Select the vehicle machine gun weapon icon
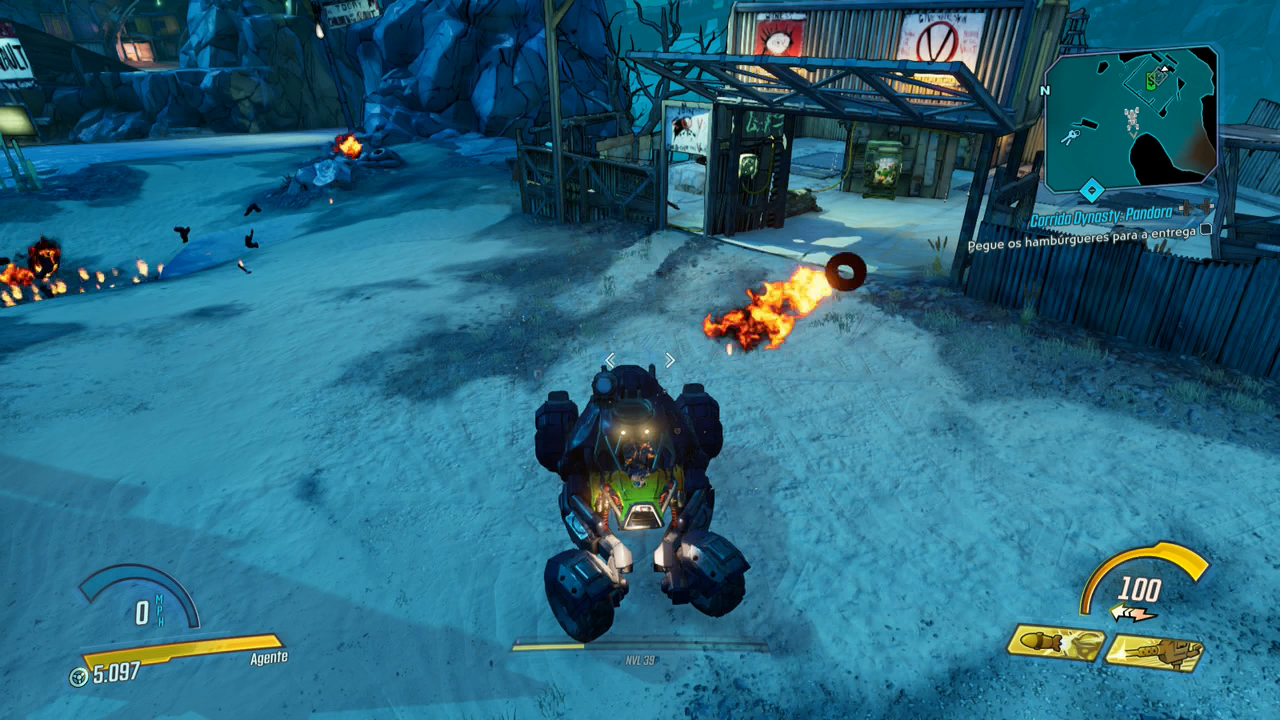Image resolution: width=1280 pixels, height=720 pixels. tap(1154, 652)
